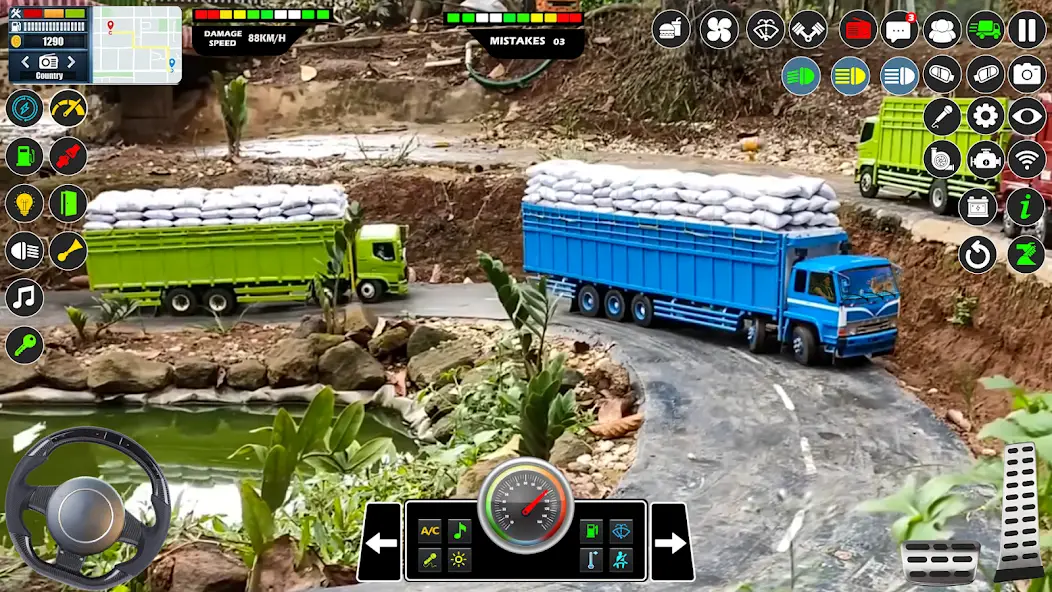Take a screenshot with the camera icon
This screenshot has height=592, width=1052.
coord(1026,75)
